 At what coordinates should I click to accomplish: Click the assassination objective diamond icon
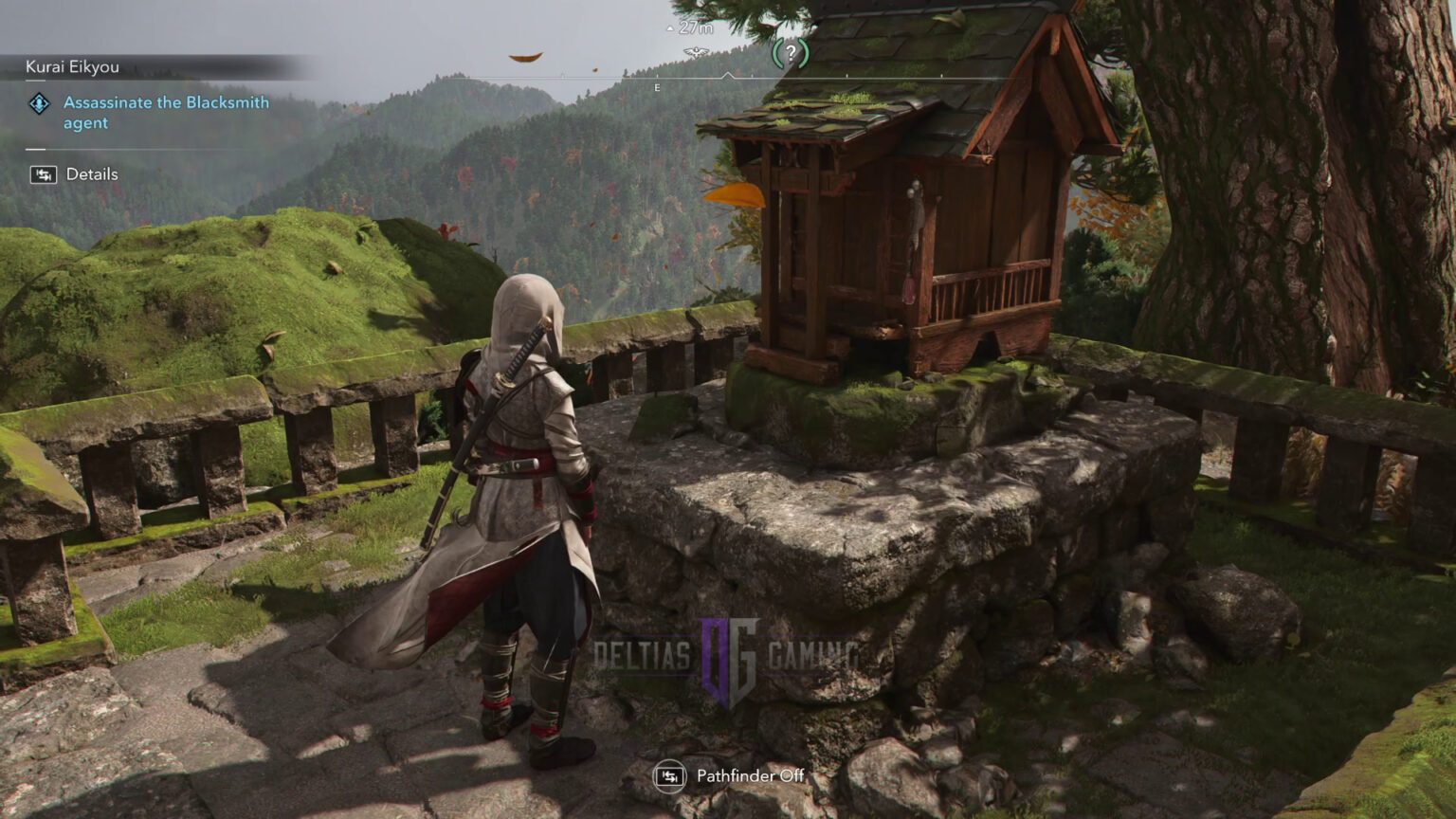pyautogui.click(x=38, y=104)
